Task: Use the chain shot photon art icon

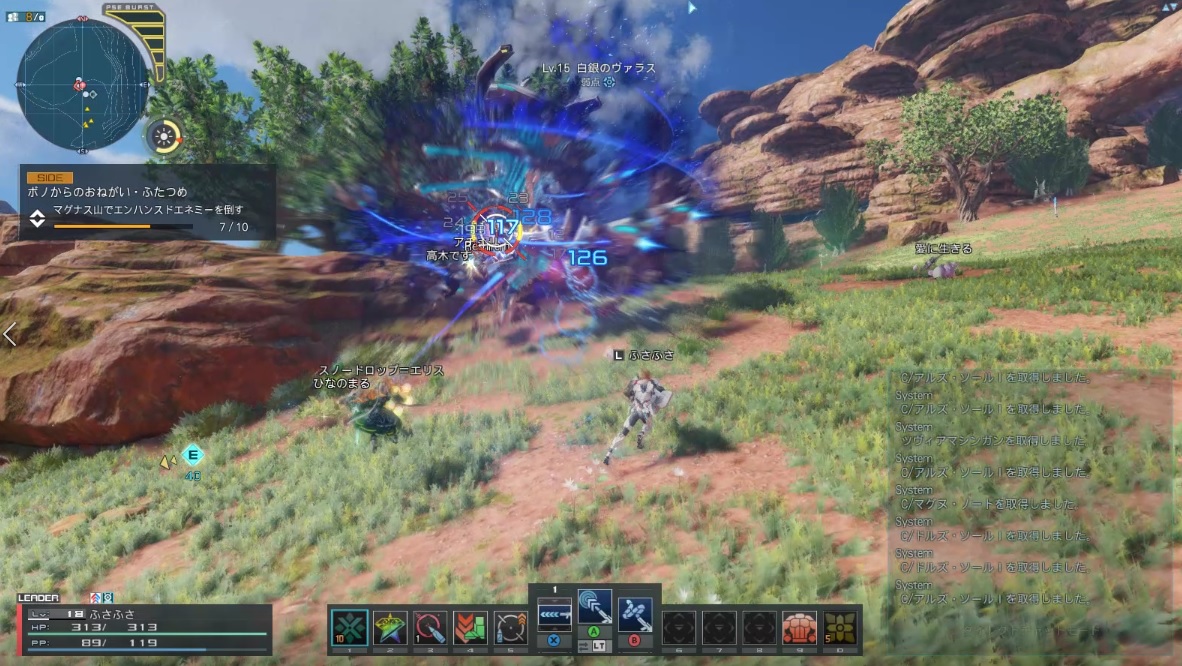Action: click(635, 610)
